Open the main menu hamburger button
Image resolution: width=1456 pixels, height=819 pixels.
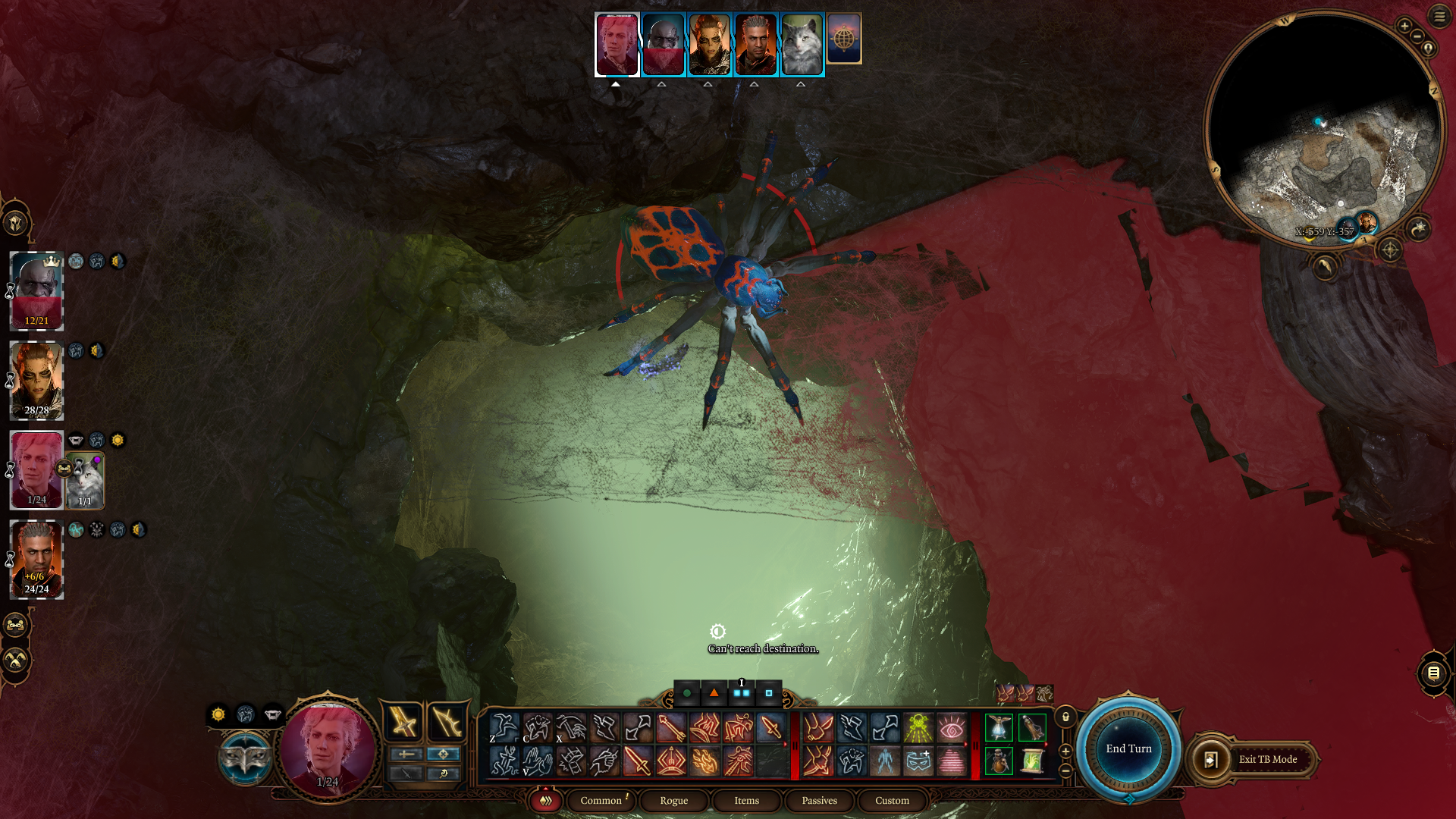point(1439,16)
